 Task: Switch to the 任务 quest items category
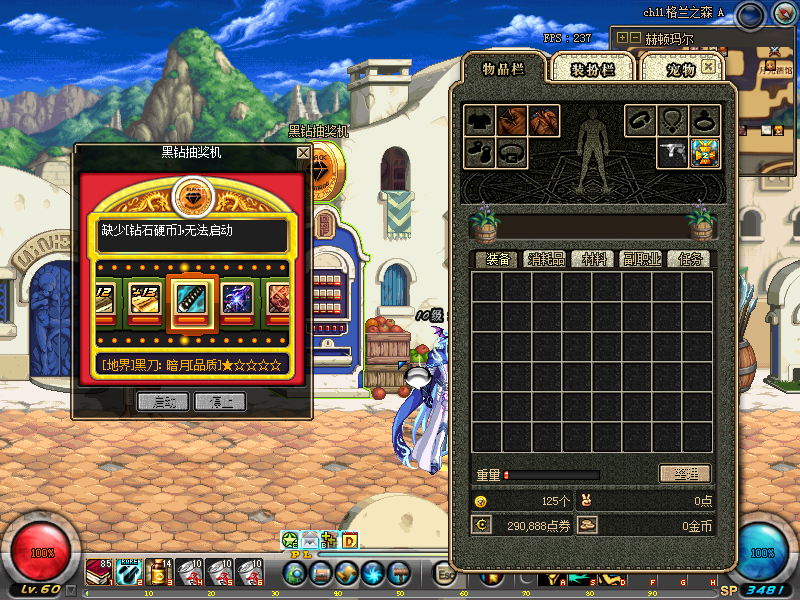(689, 259)
